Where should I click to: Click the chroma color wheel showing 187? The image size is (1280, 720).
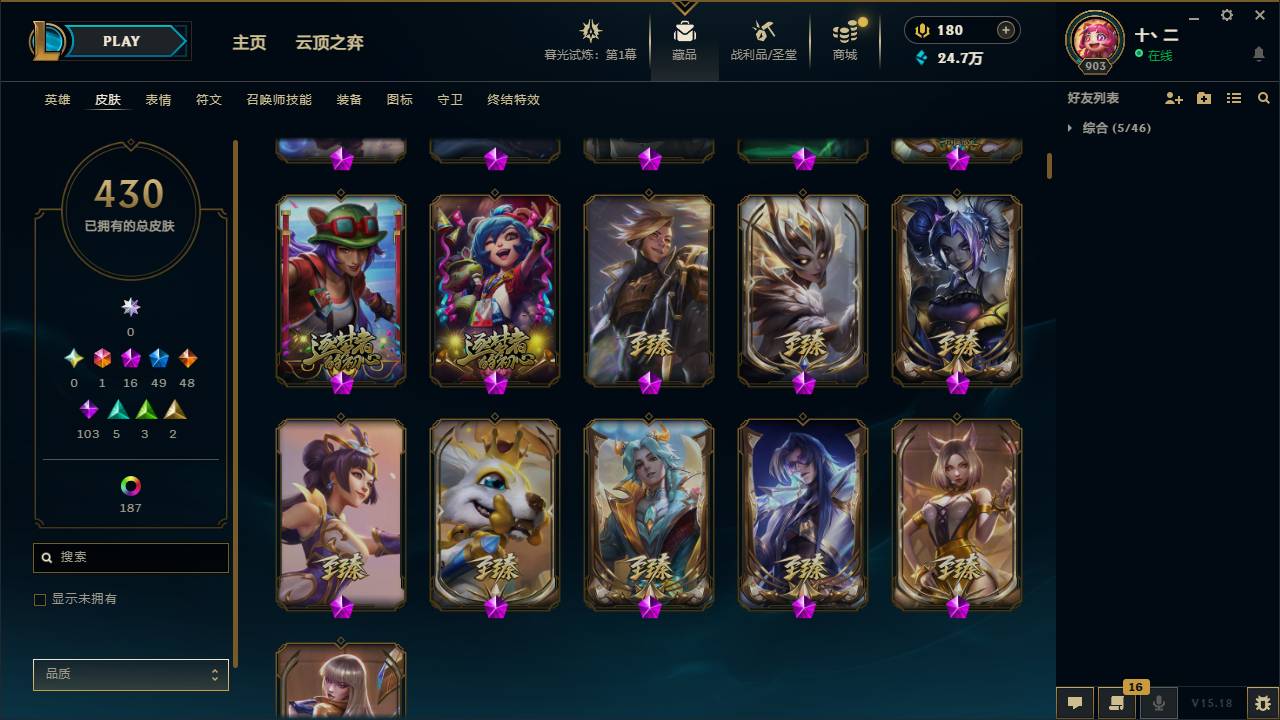coord(130,487)
